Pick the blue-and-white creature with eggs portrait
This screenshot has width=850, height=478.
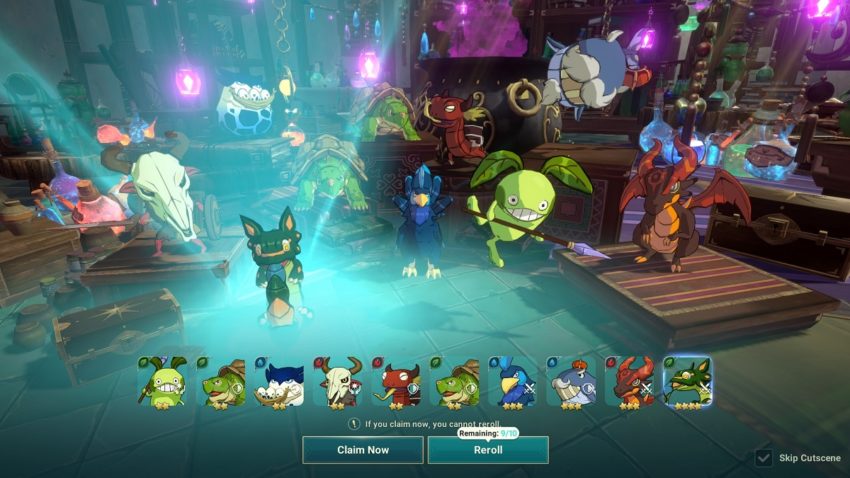[279, 381]
